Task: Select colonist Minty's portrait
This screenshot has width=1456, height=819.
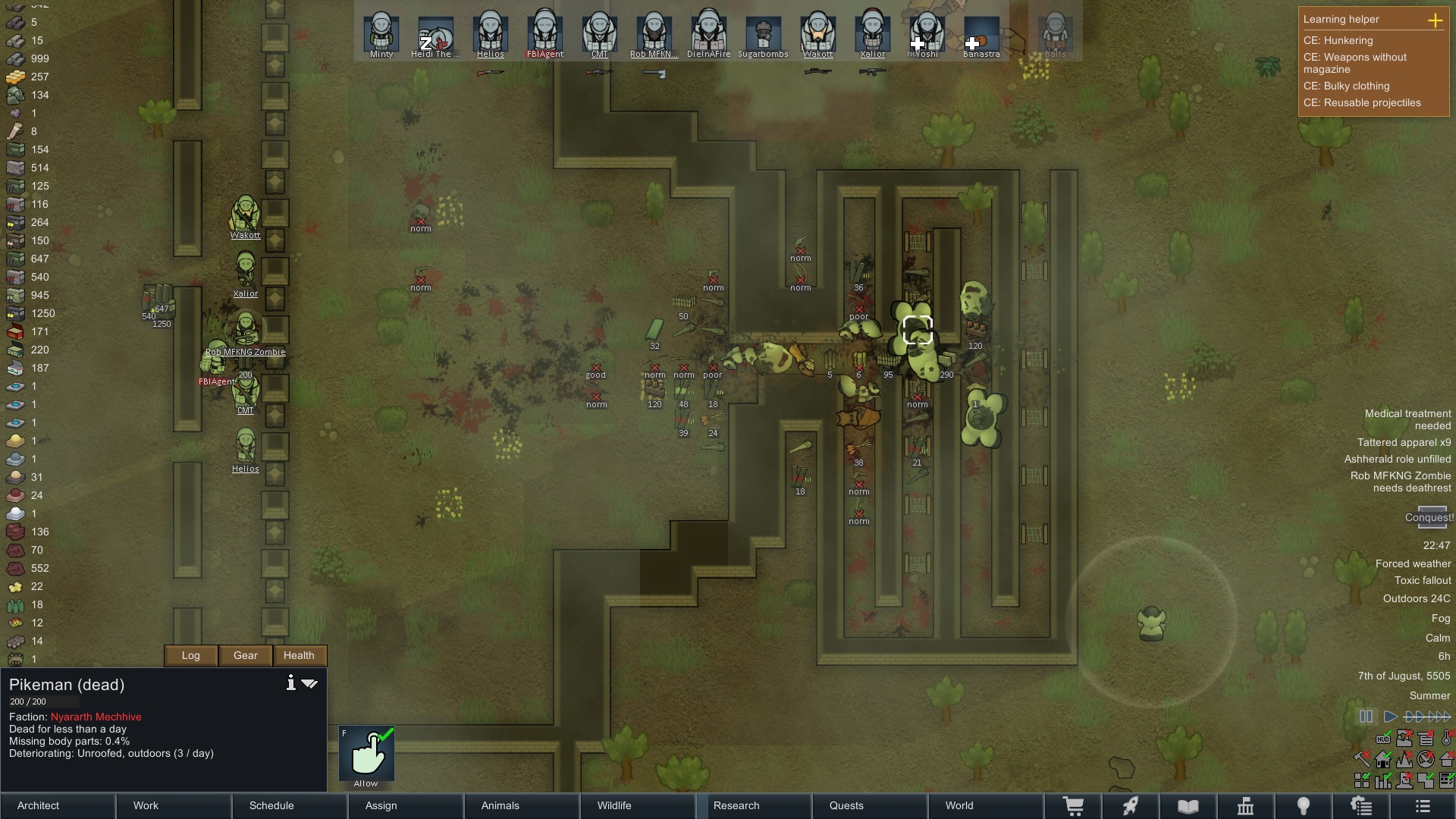Action: tap(381, 35)
